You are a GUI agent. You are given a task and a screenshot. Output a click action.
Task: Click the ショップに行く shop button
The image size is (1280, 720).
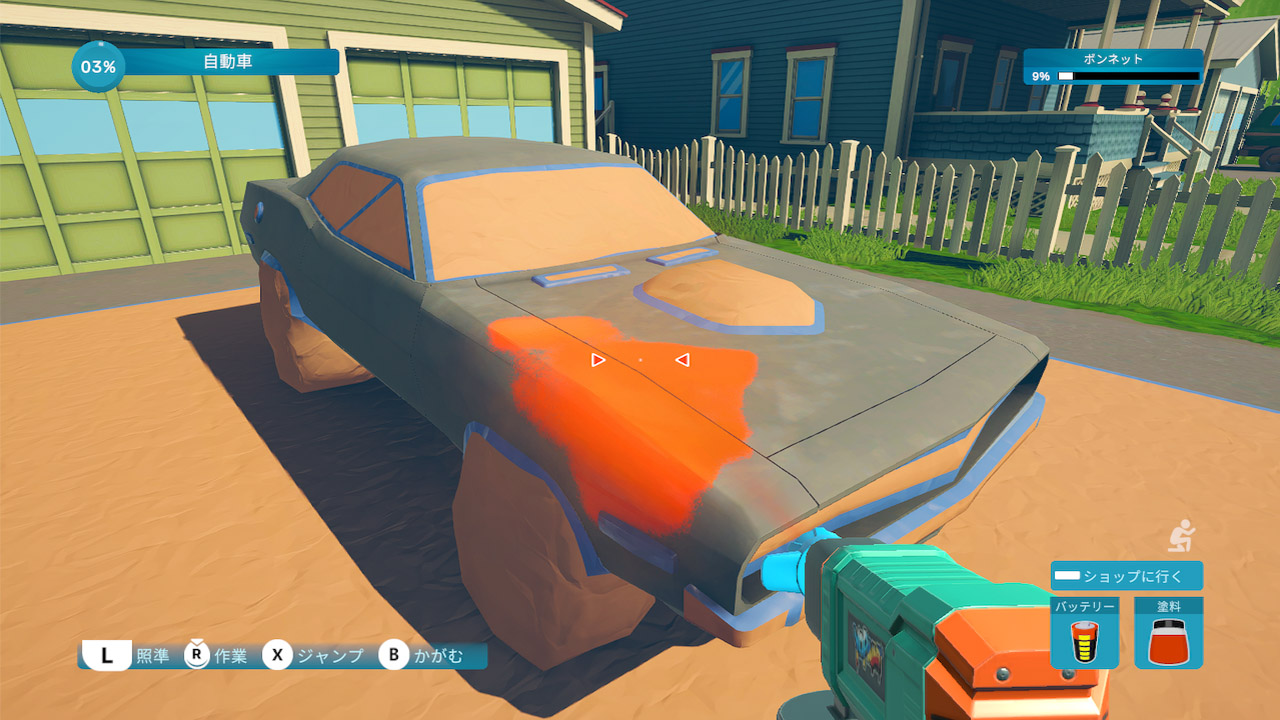(1126, 576)
